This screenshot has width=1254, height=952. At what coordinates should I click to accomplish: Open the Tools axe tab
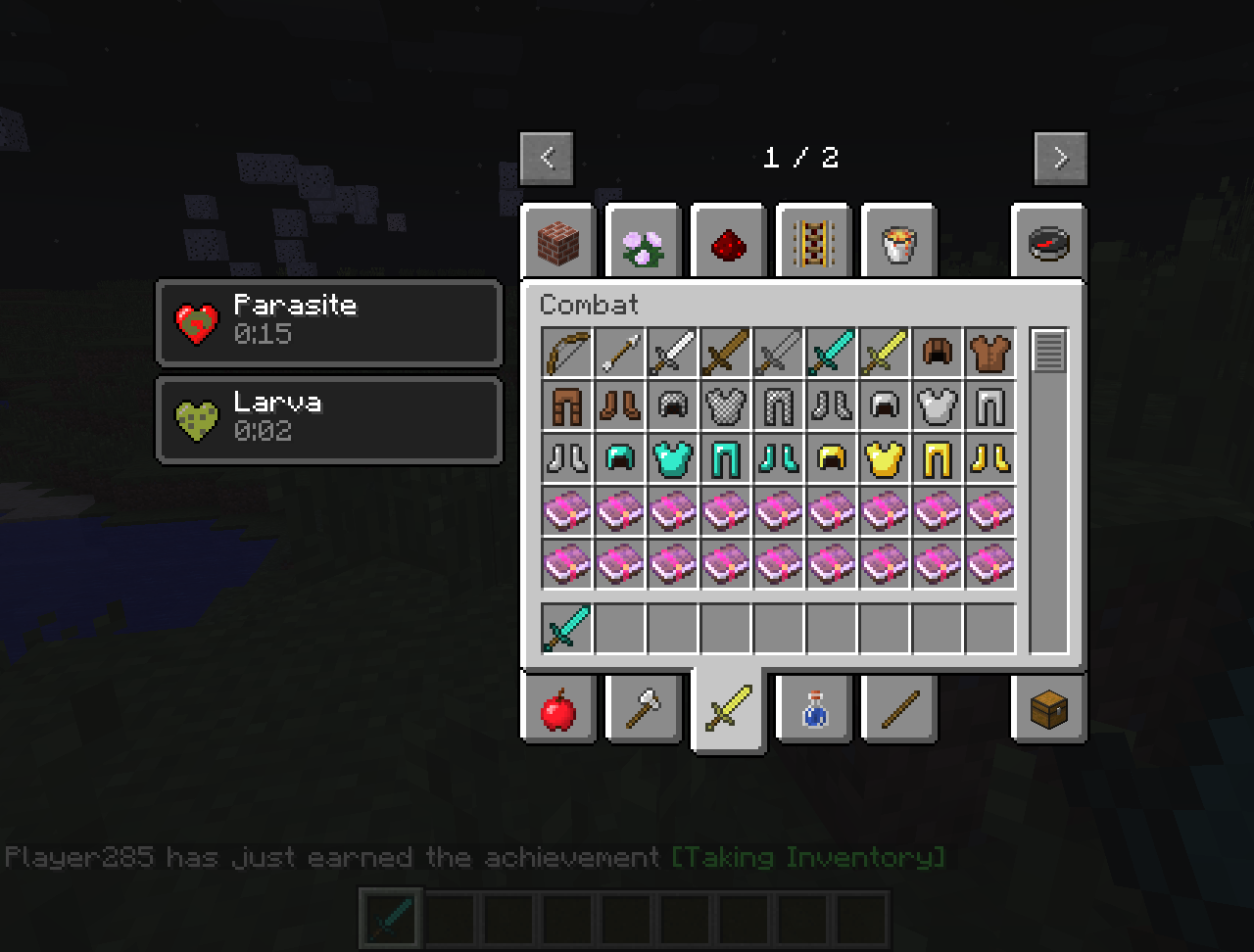click(x=644, y=710)
